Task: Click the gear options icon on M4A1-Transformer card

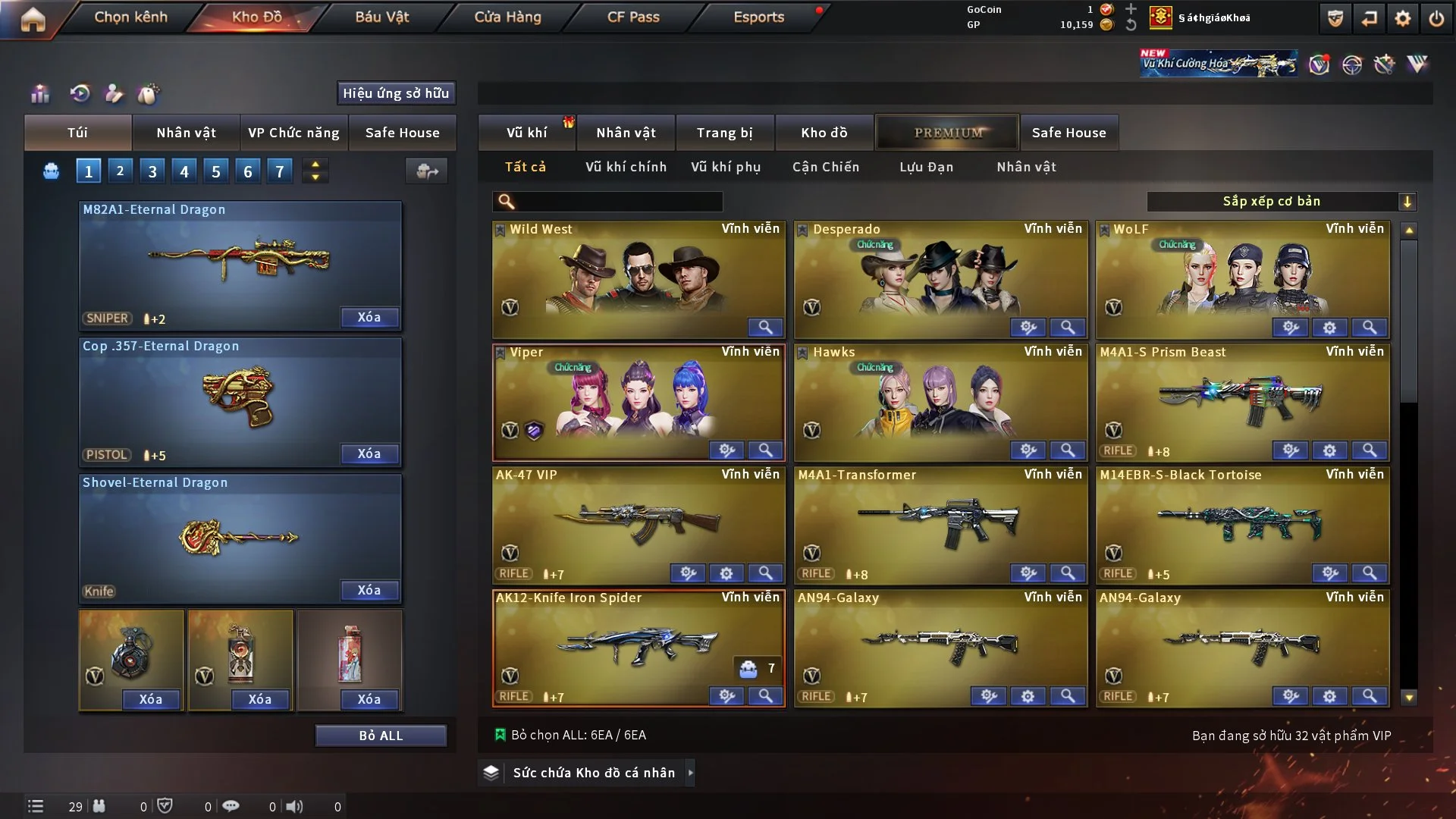Action: pos(1028,574)
